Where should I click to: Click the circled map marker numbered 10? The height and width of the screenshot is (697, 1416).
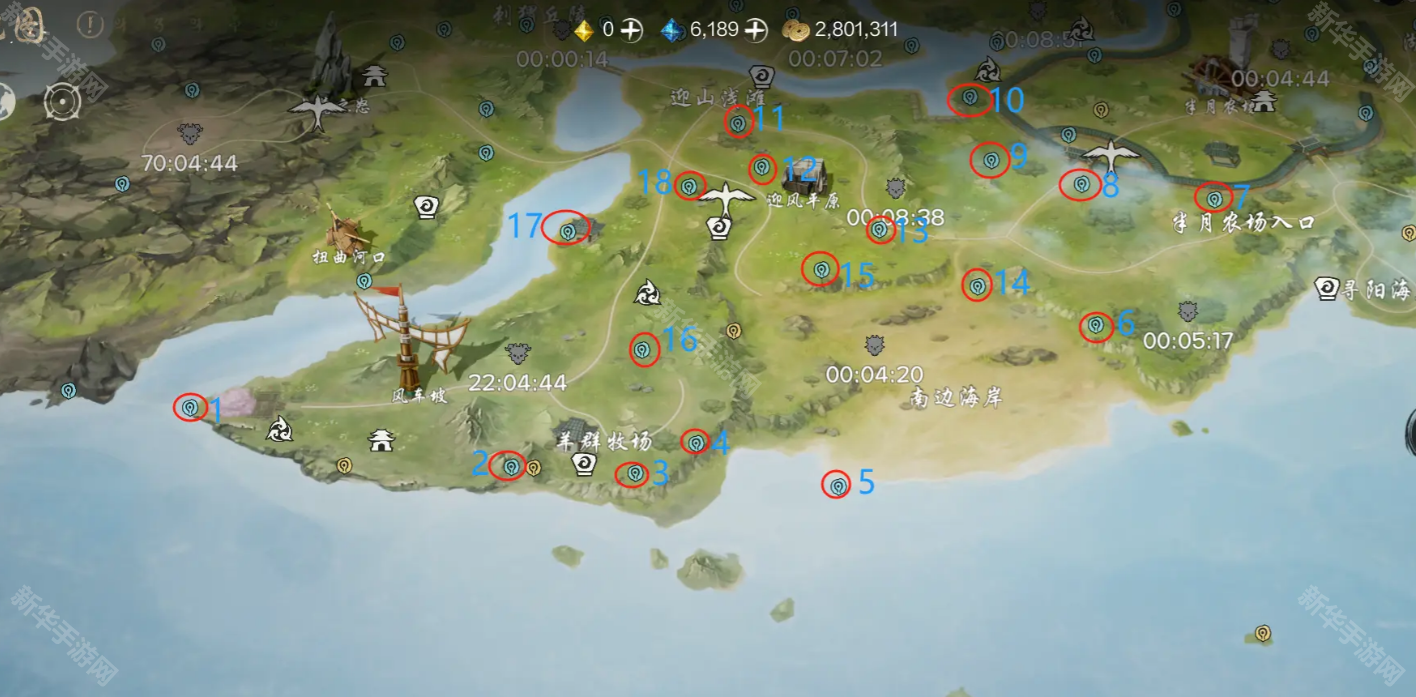[x=969, y=98]
